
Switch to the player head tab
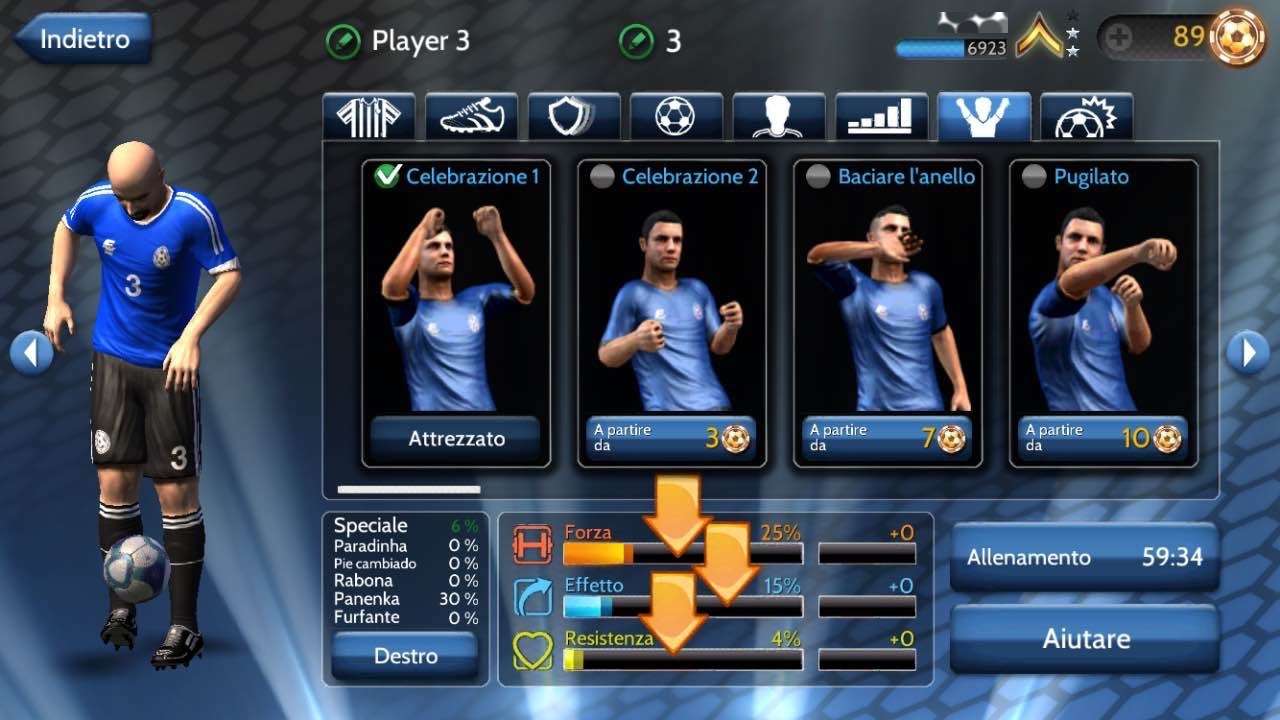pos(779,117)
